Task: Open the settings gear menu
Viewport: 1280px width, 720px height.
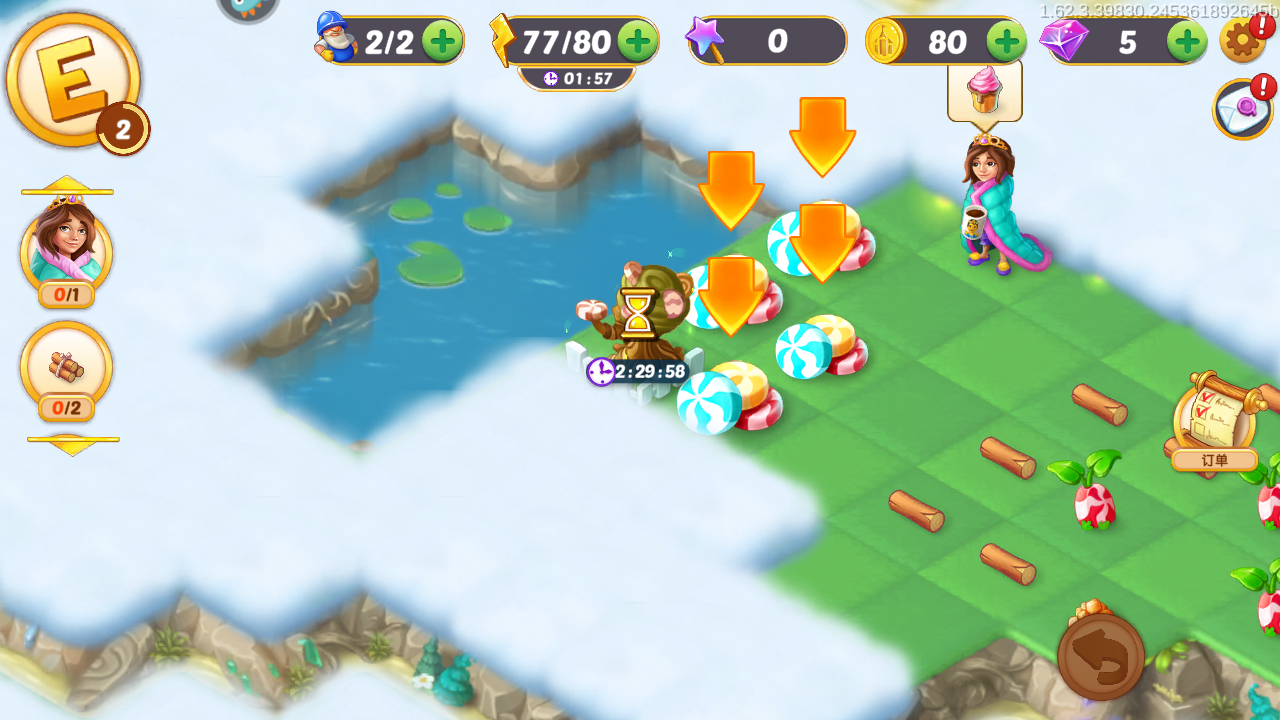Action: point(1241,40)
